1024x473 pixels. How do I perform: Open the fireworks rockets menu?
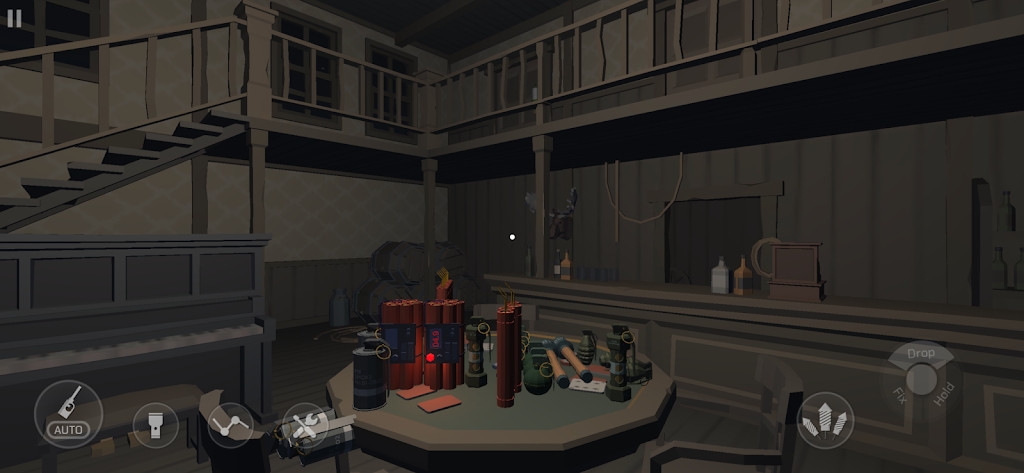point(826,420)
